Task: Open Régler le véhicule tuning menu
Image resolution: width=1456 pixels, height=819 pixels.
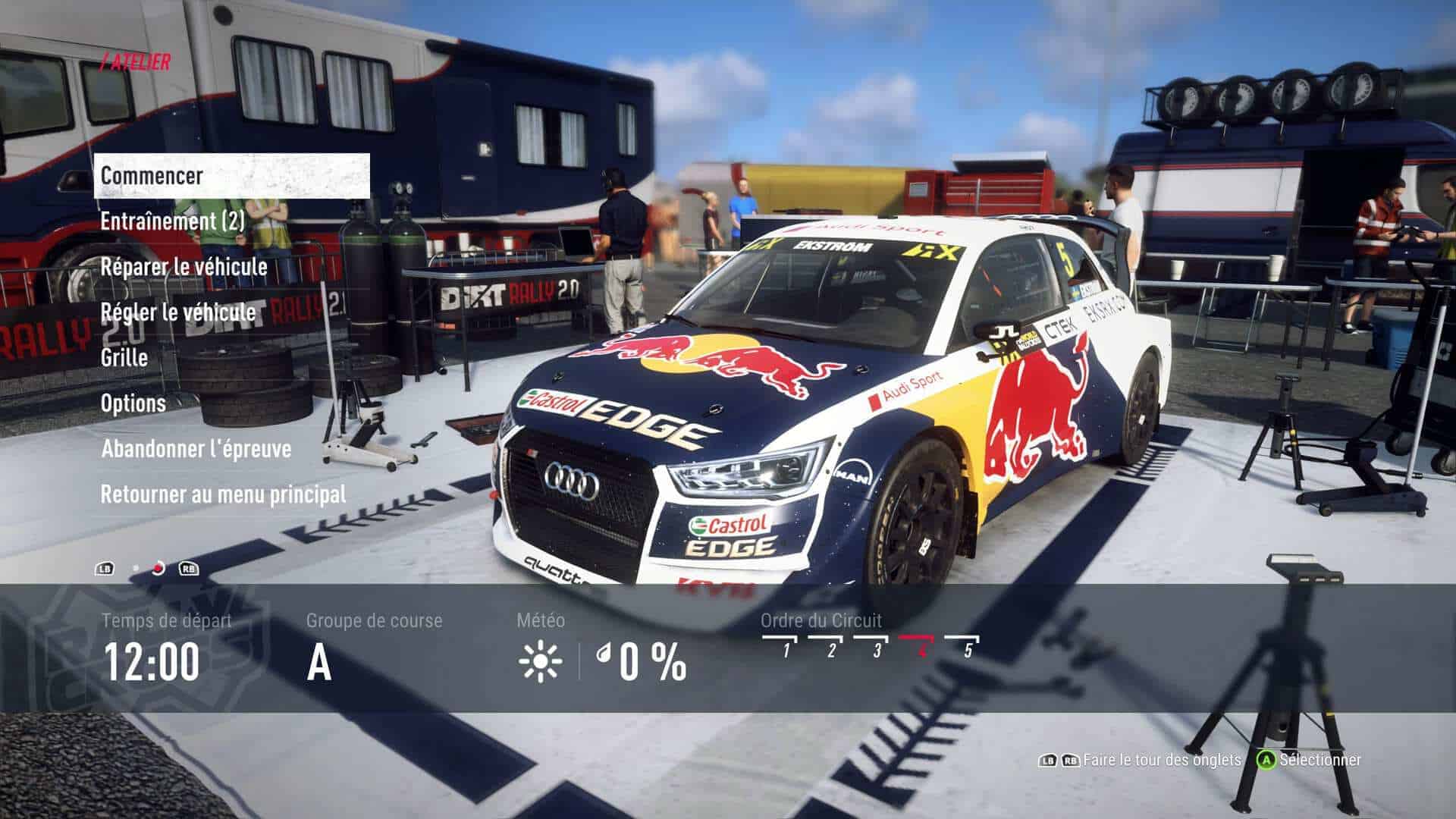Action: (x=177, y=312)
